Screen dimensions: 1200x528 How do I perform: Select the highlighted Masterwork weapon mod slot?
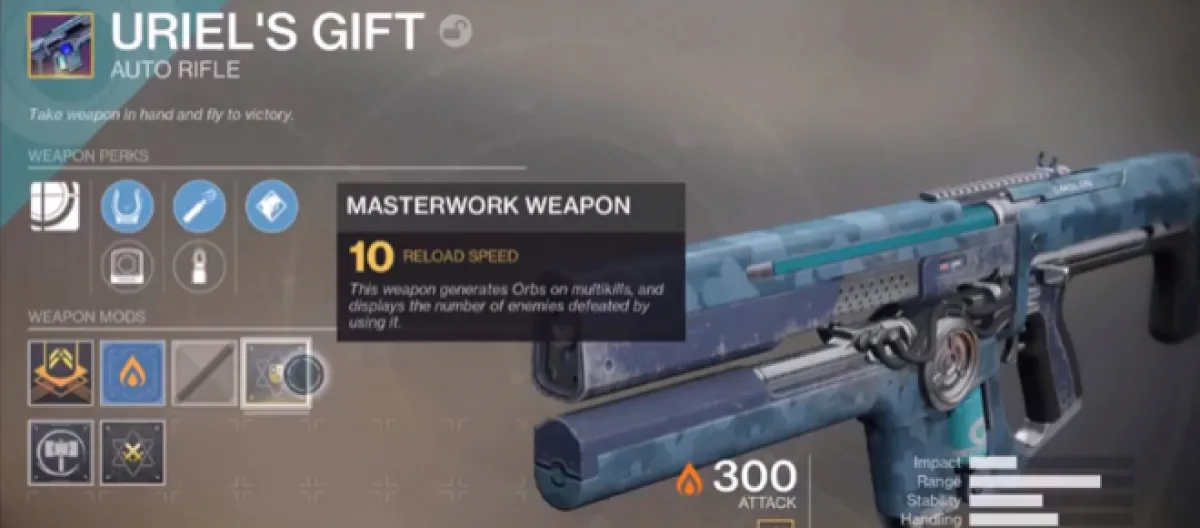[x=277, y=373]
